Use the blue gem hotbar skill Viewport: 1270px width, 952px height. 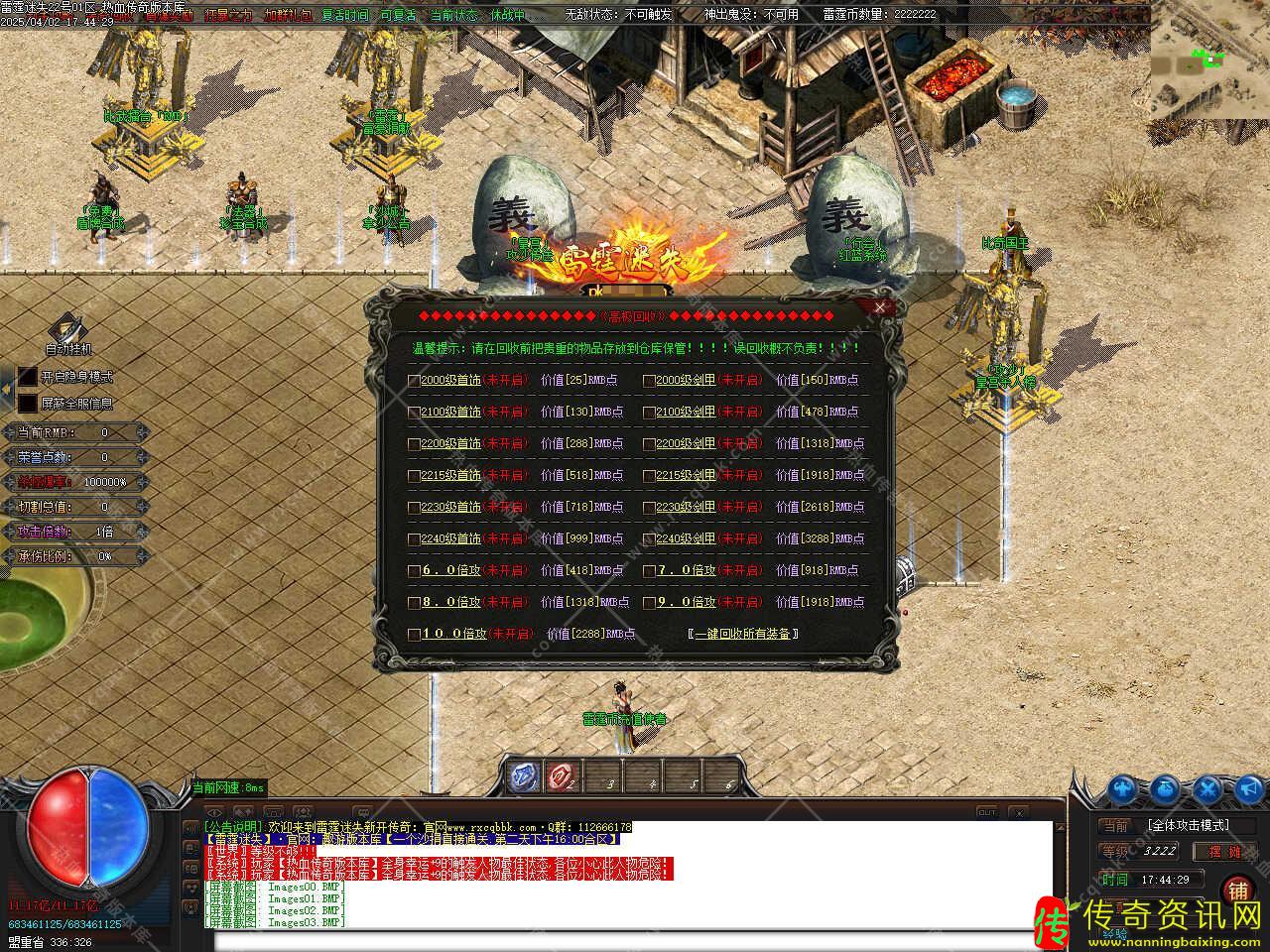click(x=525, y=775)
